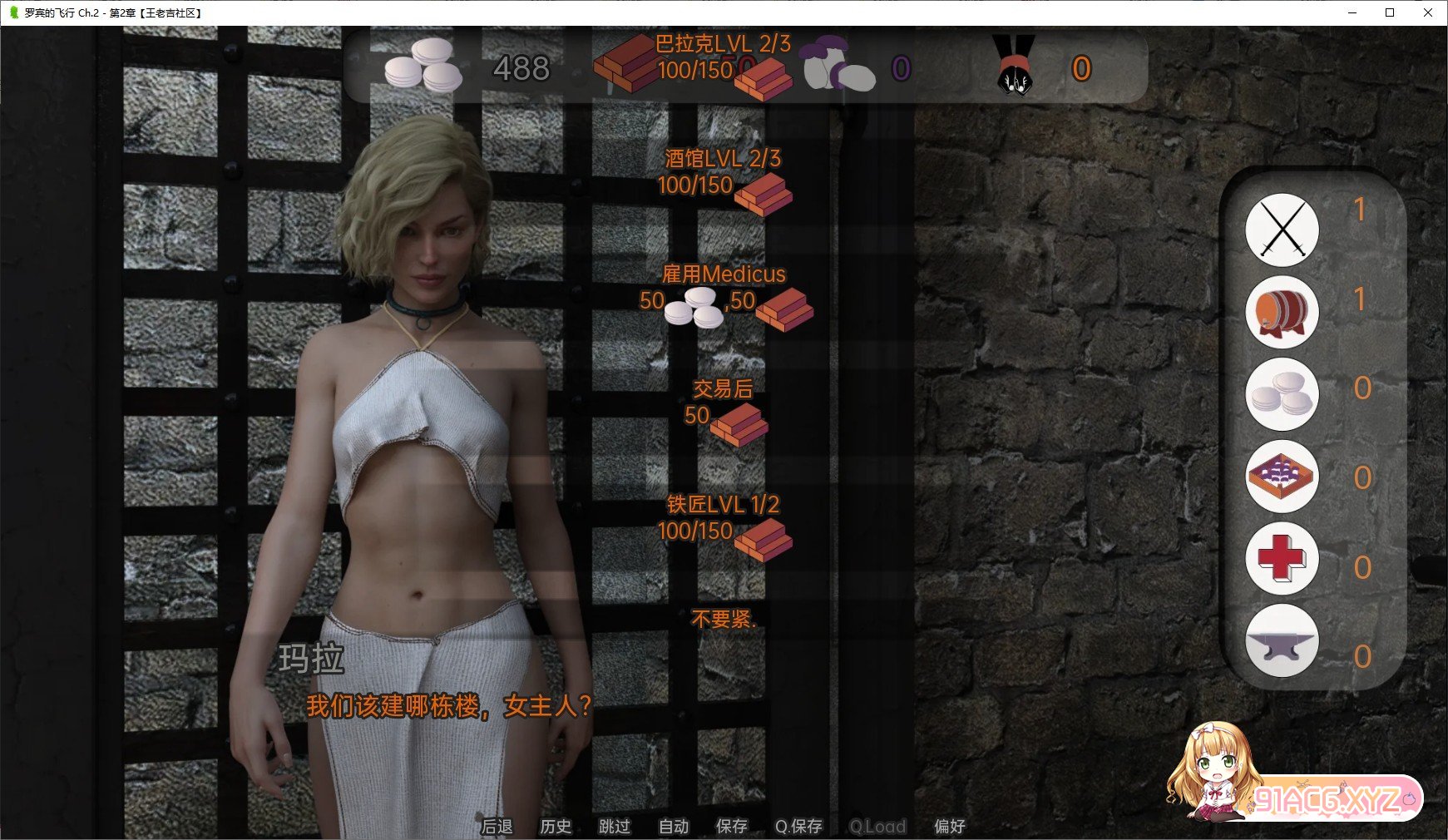Click the red cross medic icon
This screenshot has height=840, width=1448.
click(x=1282, y=558)
